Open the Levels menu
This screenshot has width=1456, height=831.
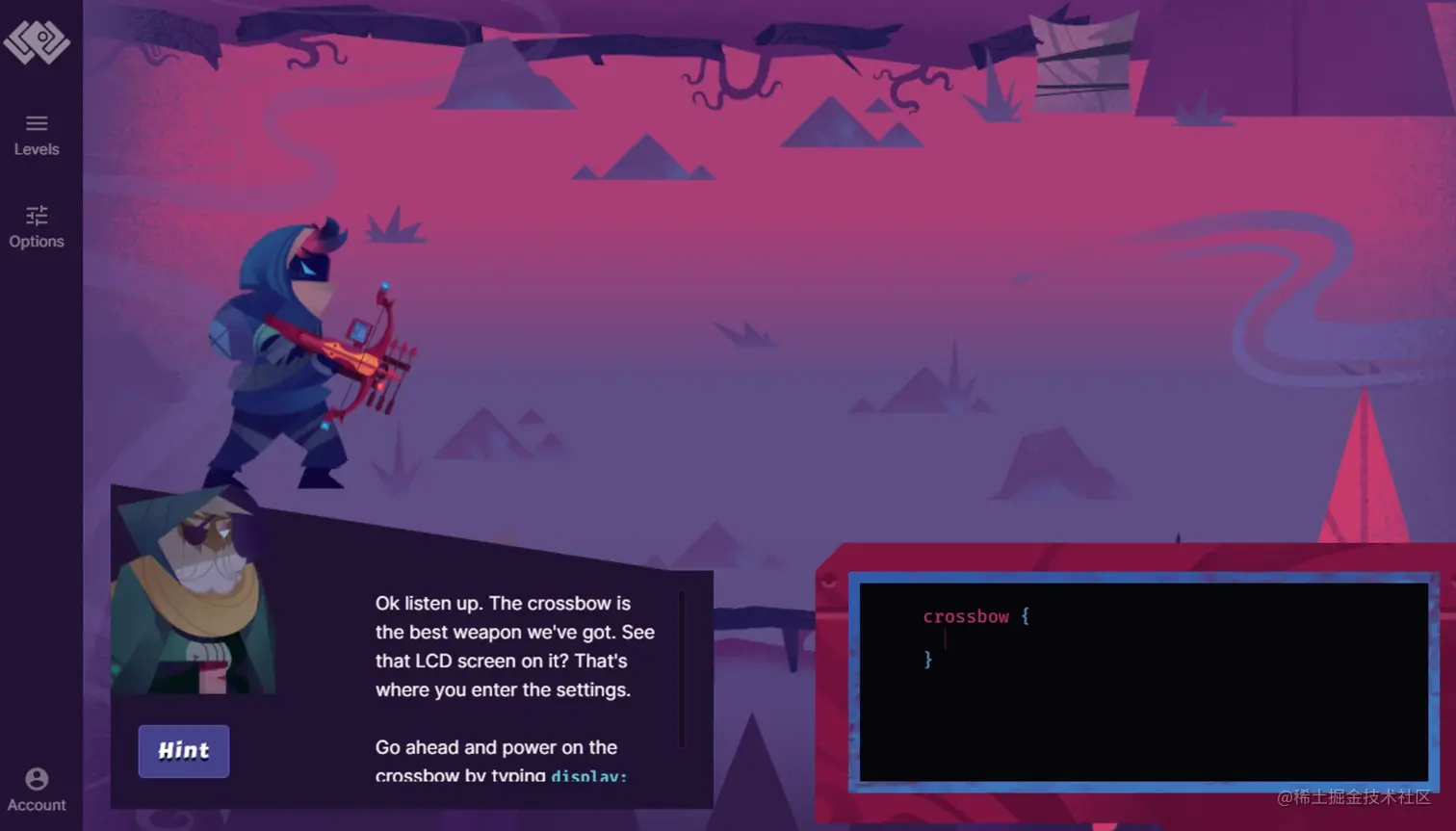[37, 134]
